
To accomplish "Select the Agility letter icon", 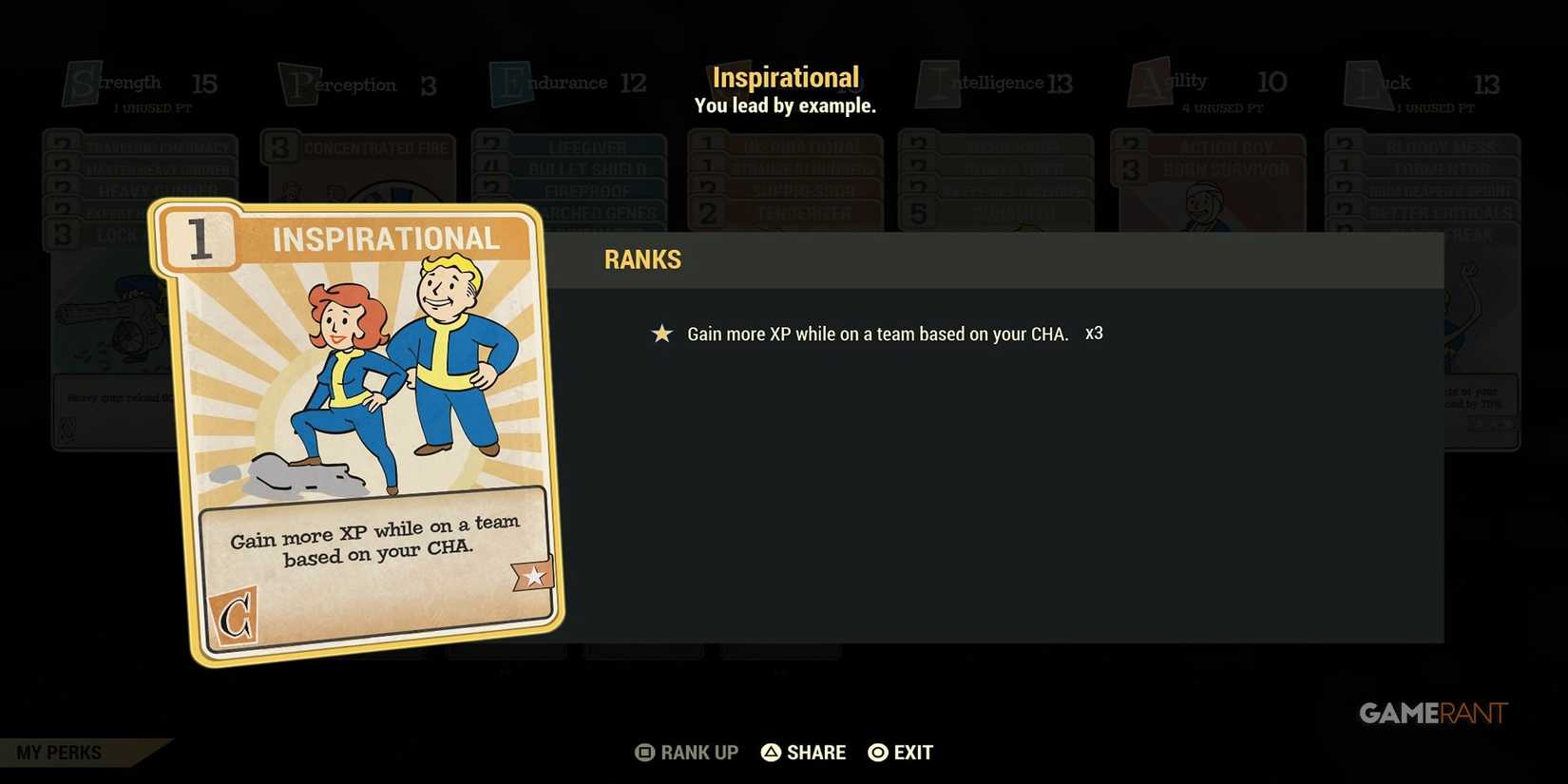I will pyautogui.click(x=1149, y=84).
